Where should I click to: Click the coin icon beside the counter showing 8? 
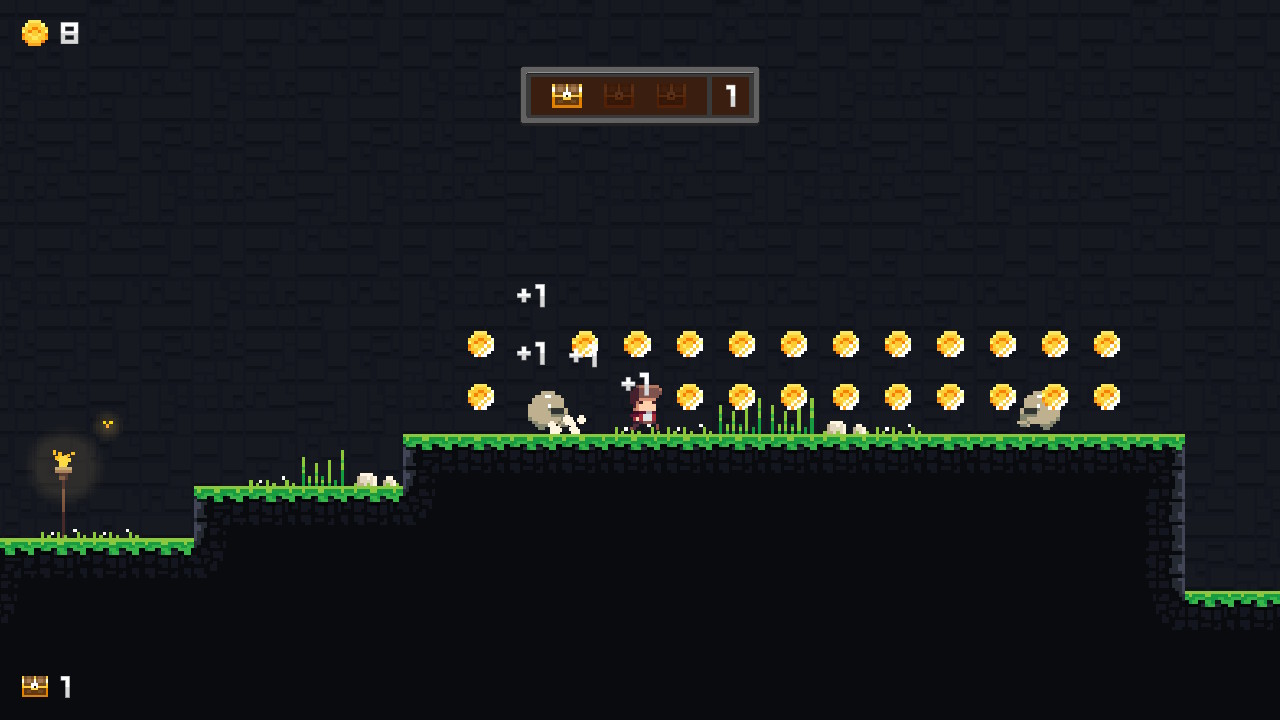pyautogui.click(x=34, y=33)
